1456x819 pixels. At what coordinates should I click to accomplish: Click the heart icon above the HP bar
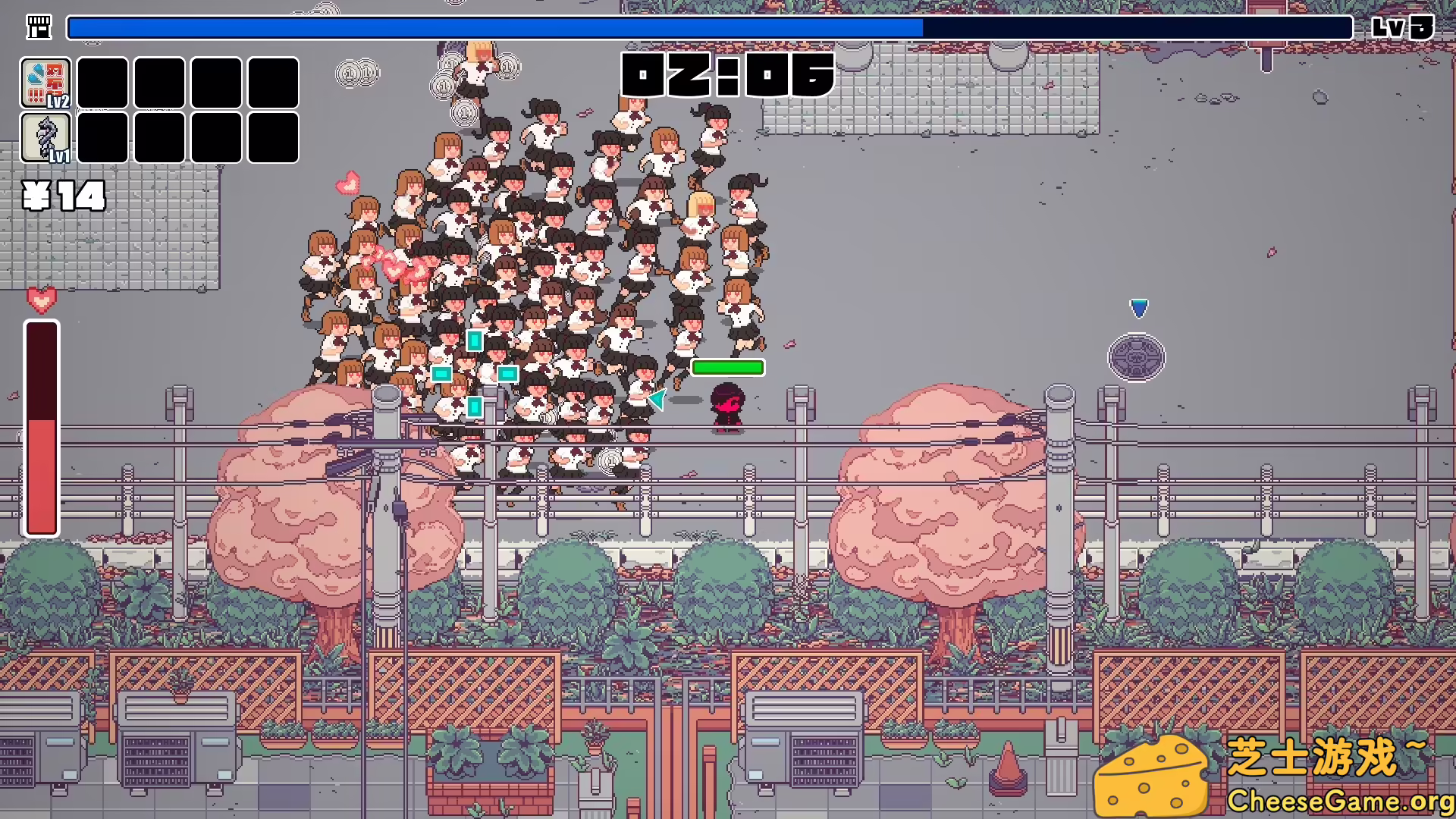pos(40,299)
